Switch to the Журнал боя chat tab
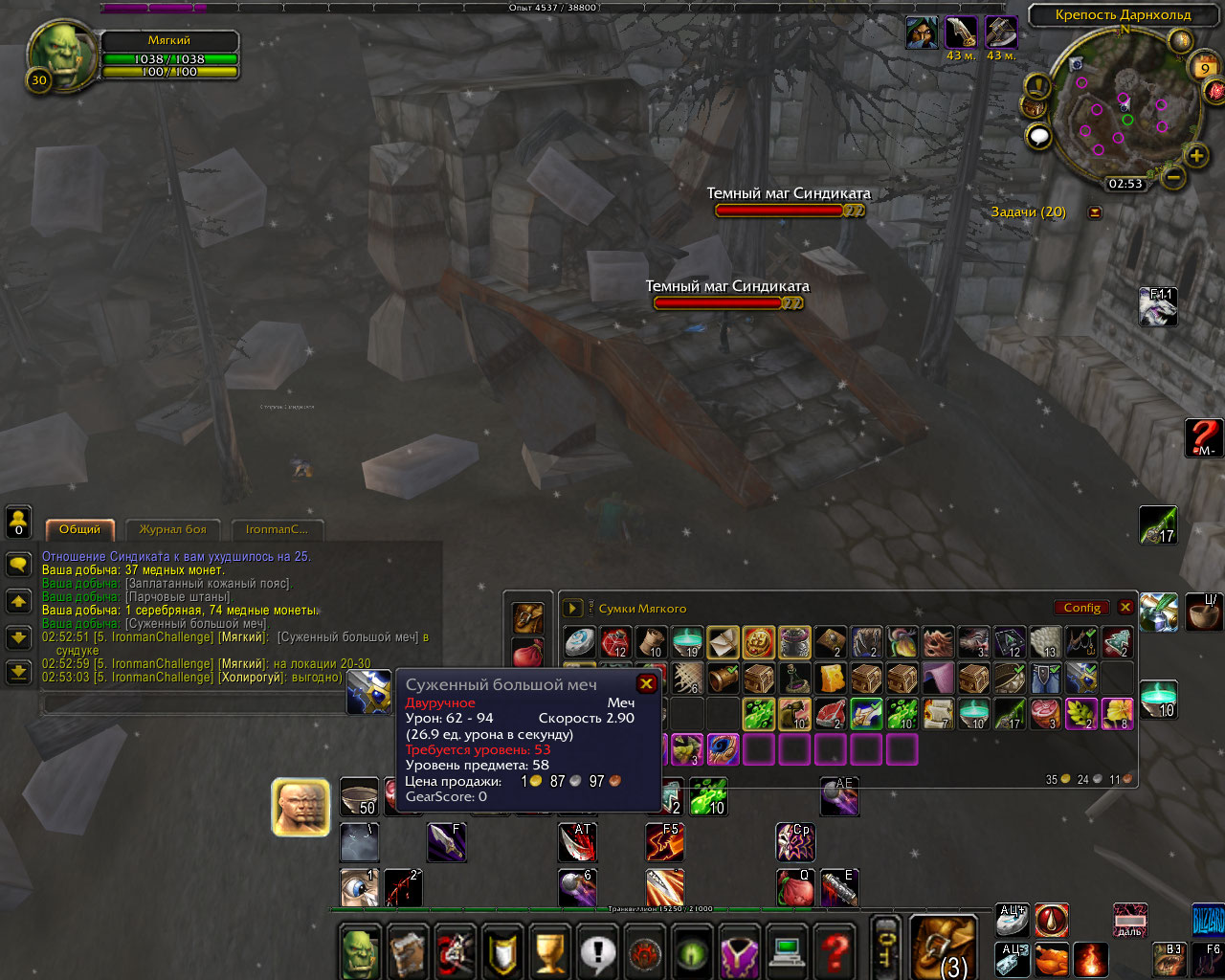The width and height of the screenshot is (1225, 980). pyautogui.click(x=172, y=529)
